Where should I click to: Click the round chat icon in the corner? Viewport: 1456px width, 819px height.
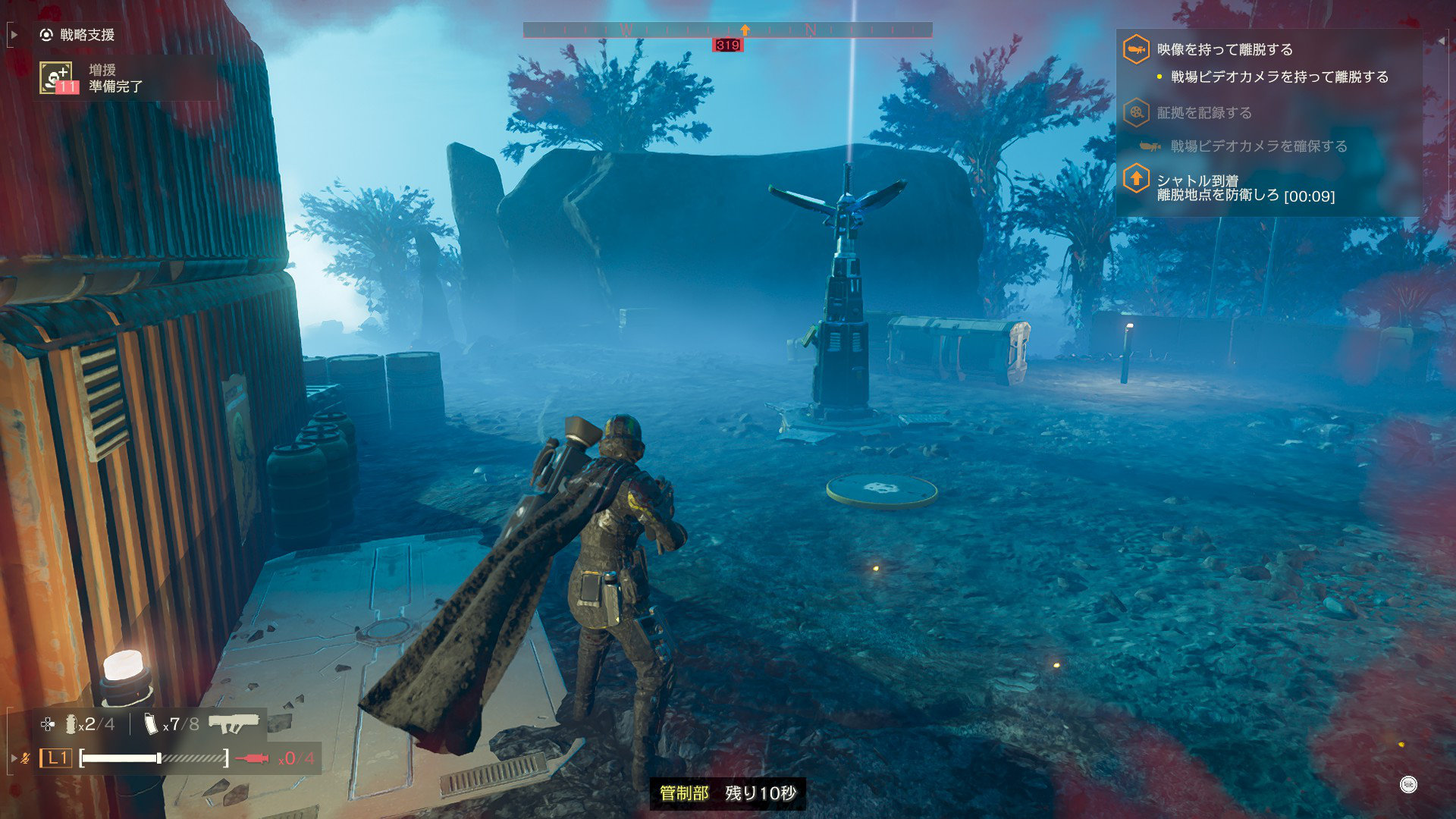[1408, 785]
